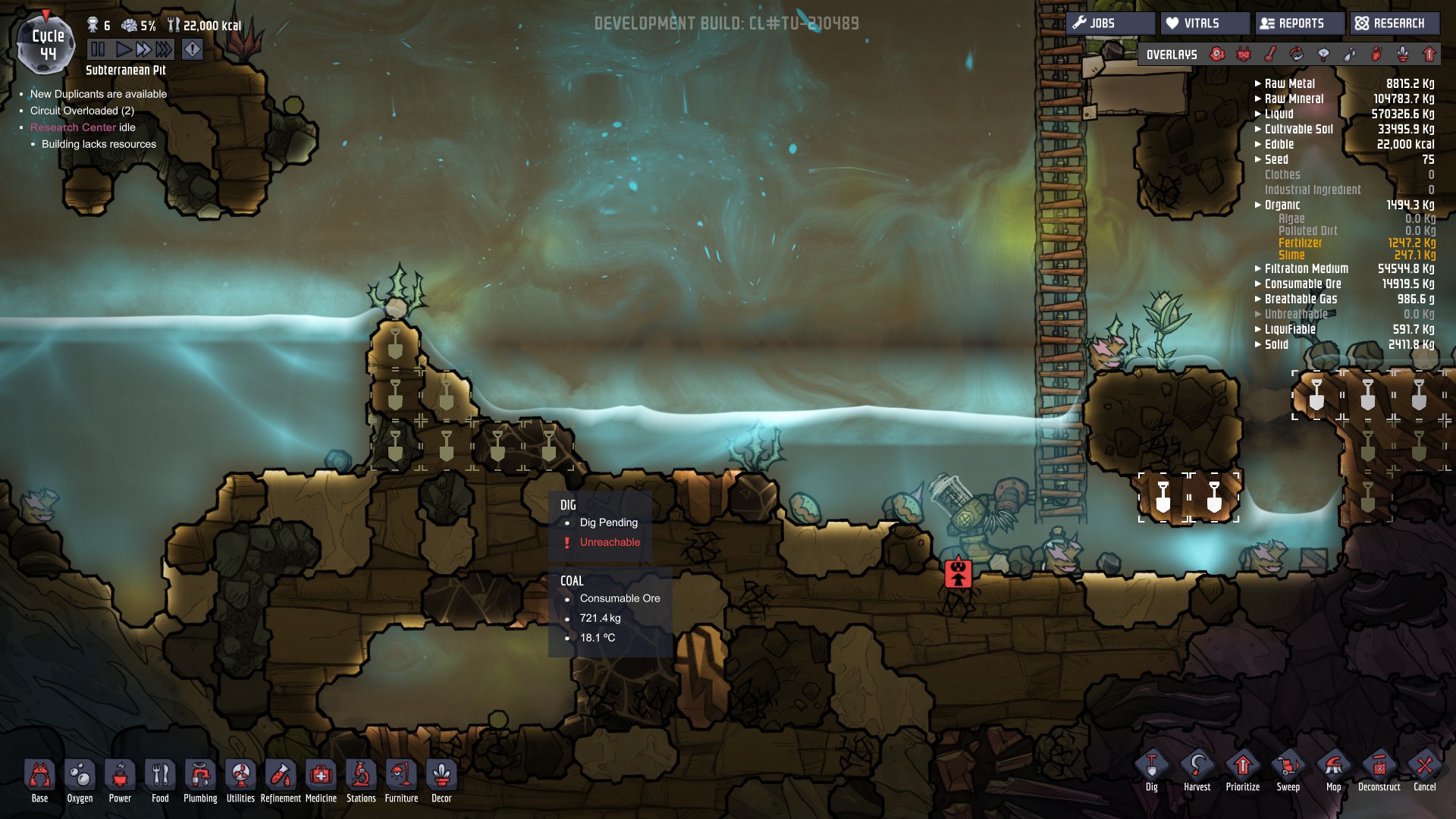Show the Vitals screen
The image size is (1456, 819).
pyautogui.click(x=1204, y=24)
